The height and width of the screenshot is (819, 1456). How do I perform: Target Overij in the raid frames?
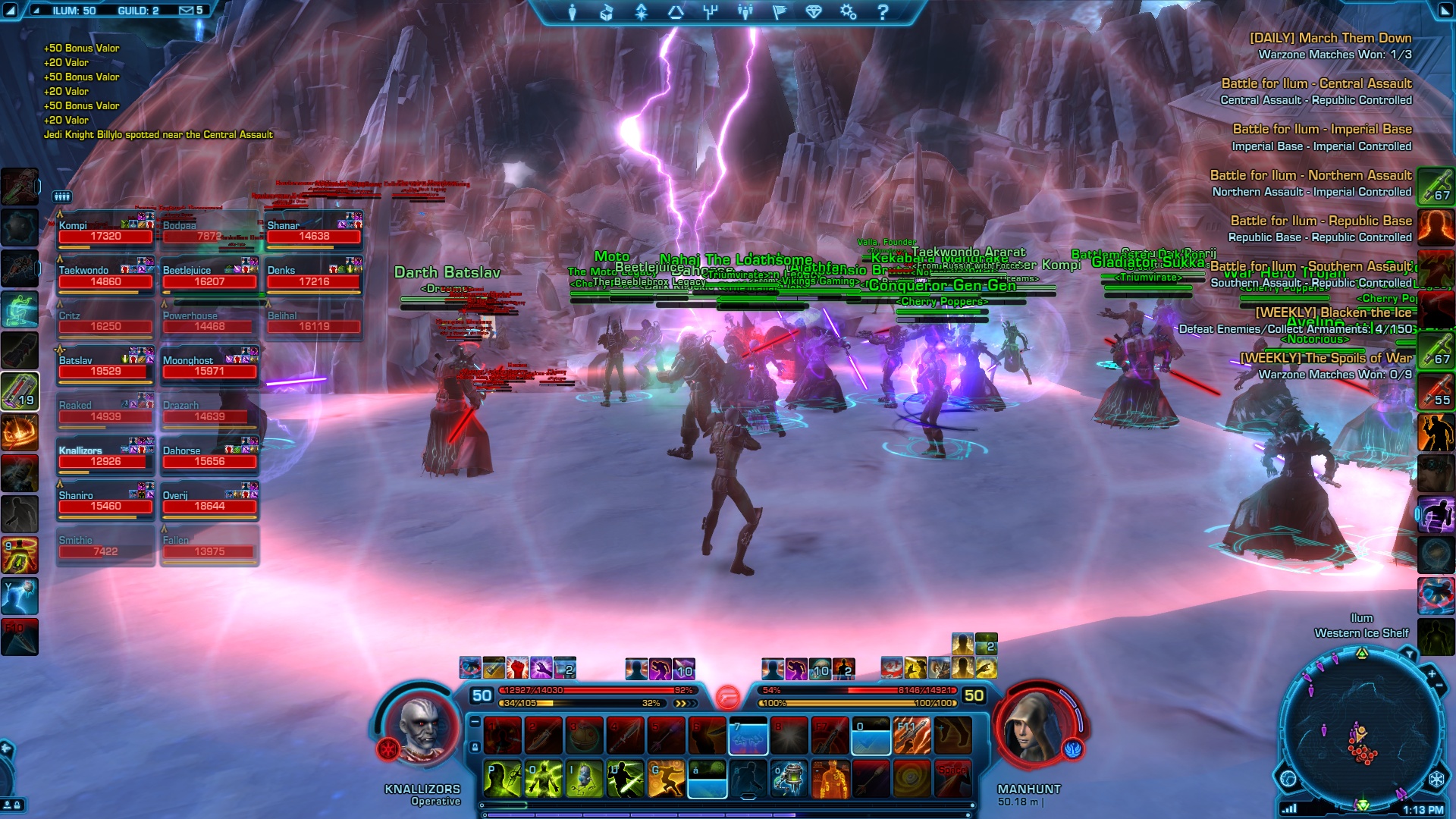pyautogui.click(x=209, y=501)
